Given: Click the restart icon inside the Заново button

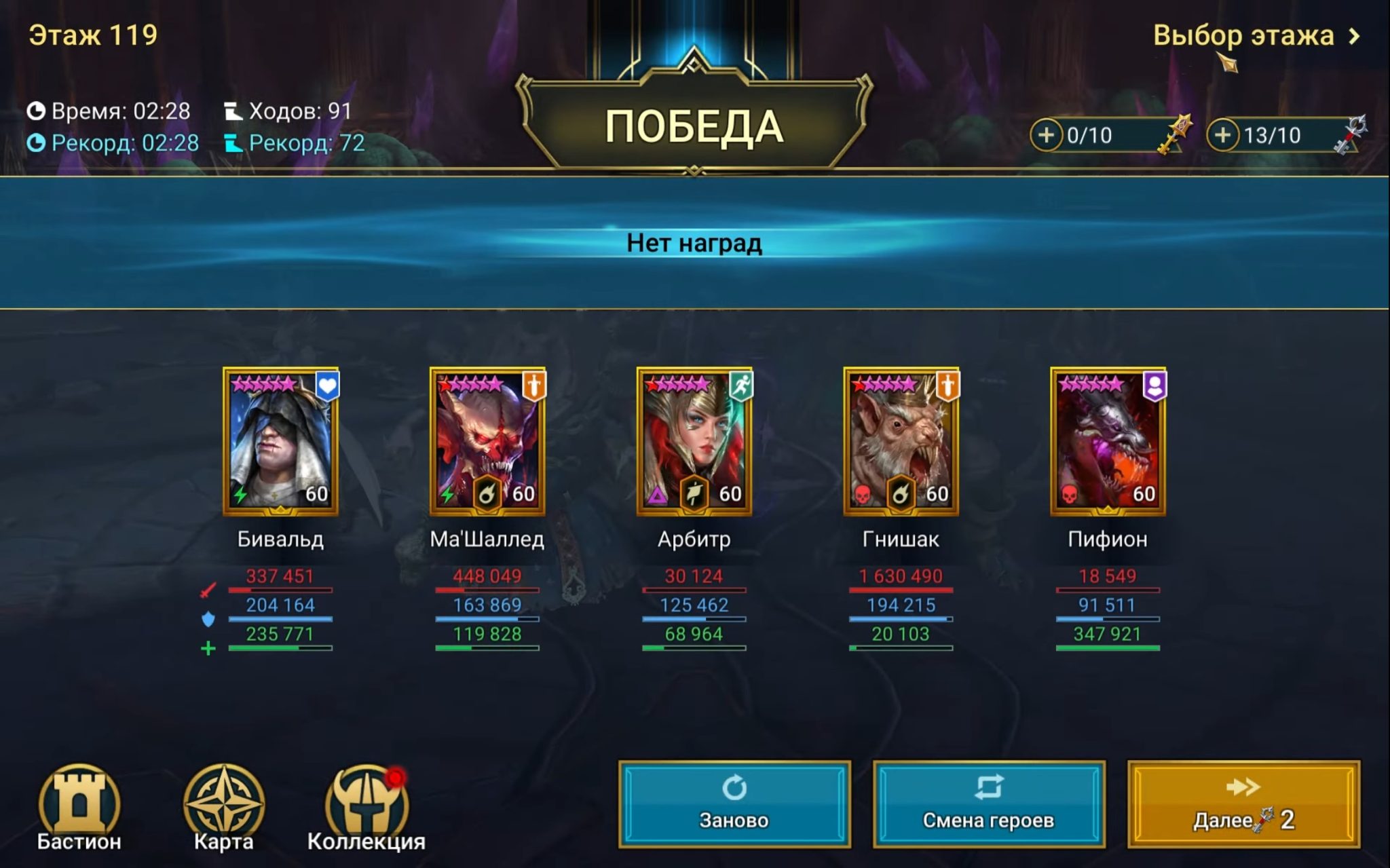Looking at the screenshot, I should tap(734, 788).
